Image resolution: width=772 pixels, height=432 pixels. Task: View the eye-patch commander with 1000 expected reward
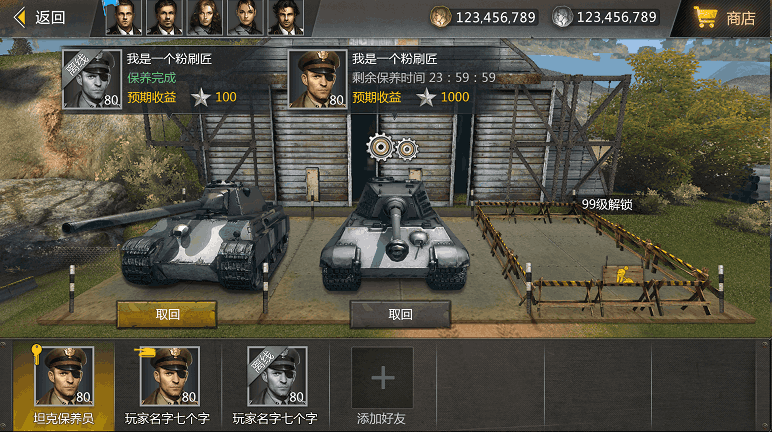point(318,79)
